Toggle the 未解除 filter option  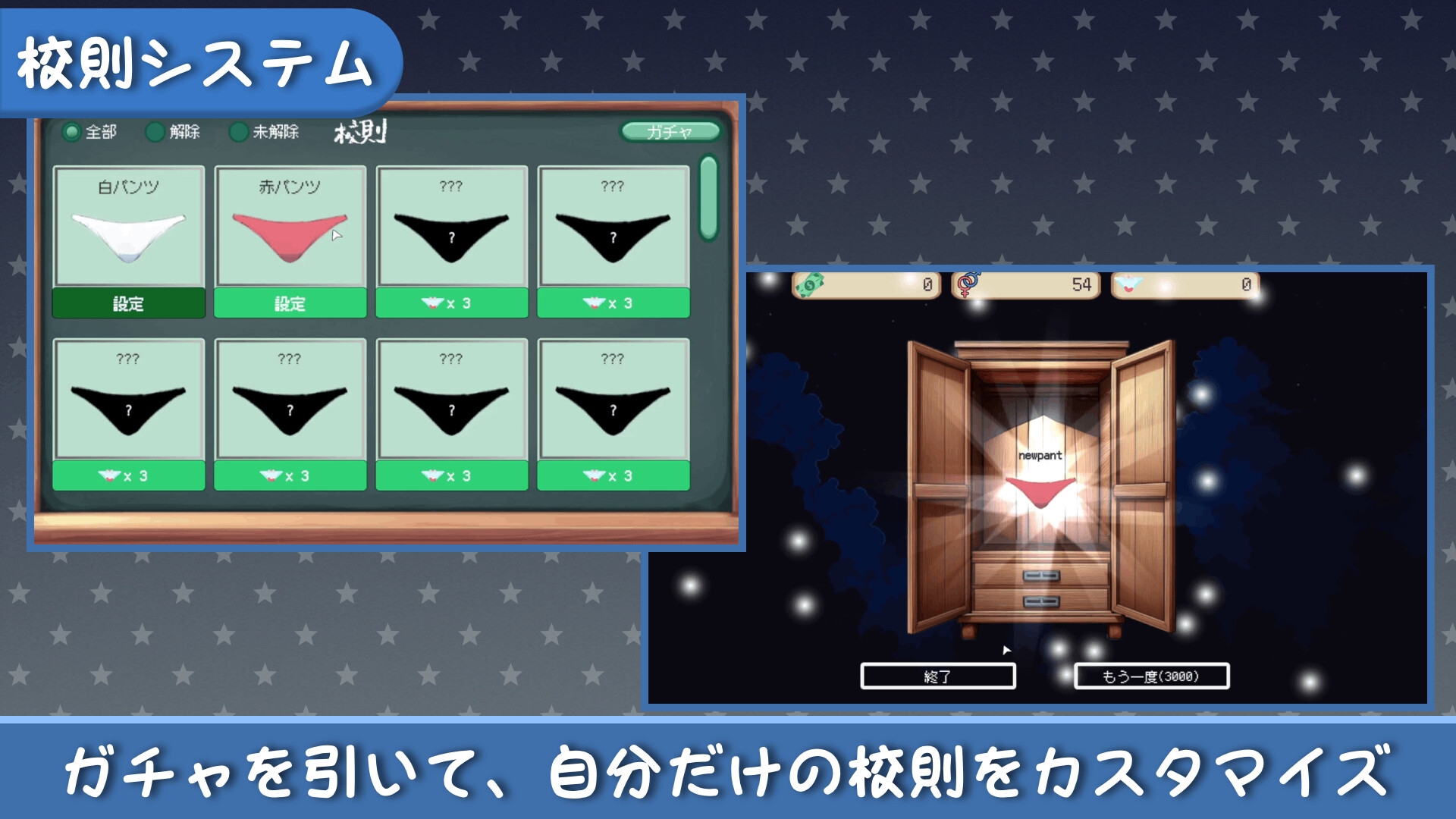(237, 131)
